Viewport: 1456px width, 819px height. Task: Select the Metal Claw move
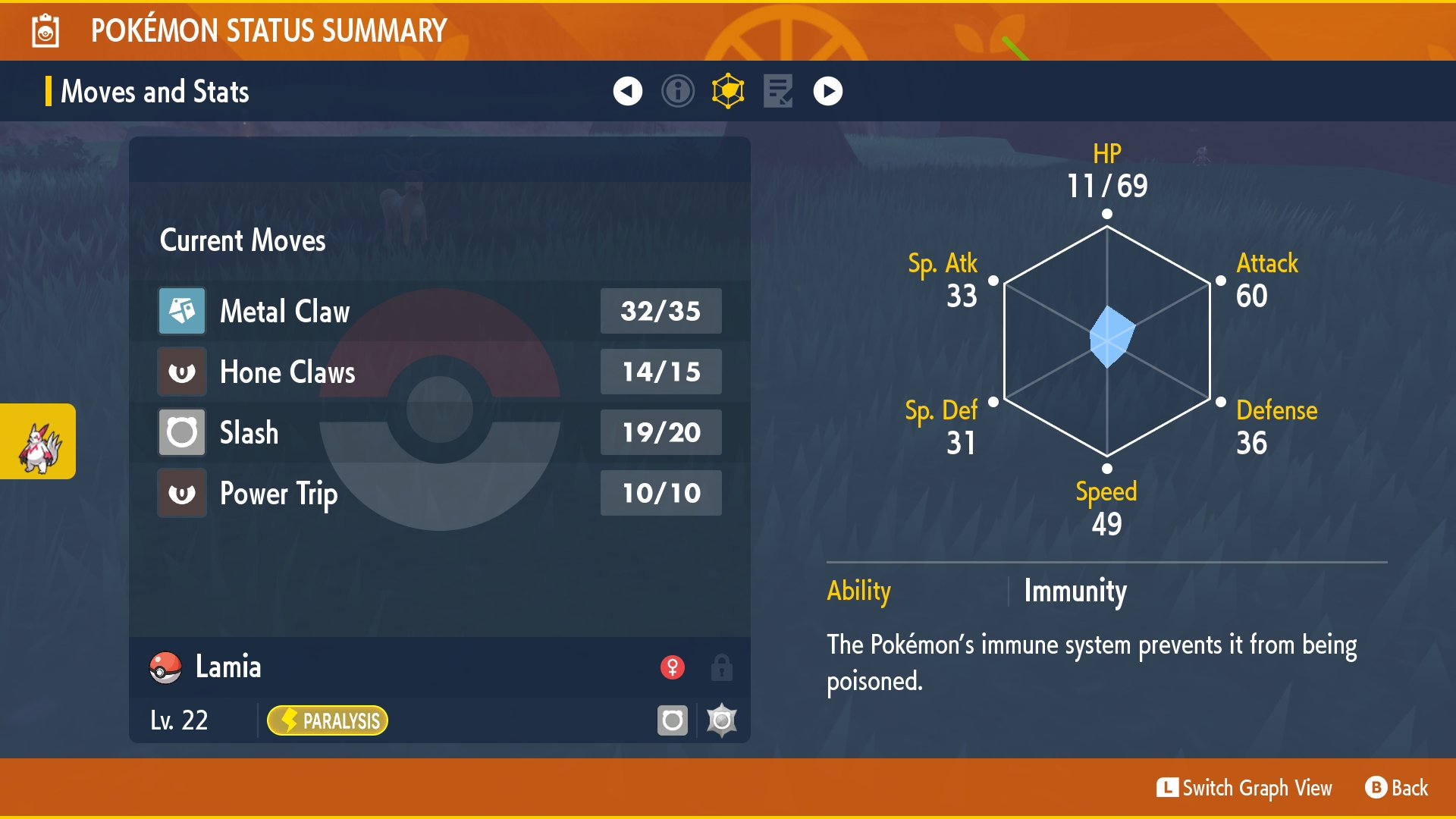440,311
